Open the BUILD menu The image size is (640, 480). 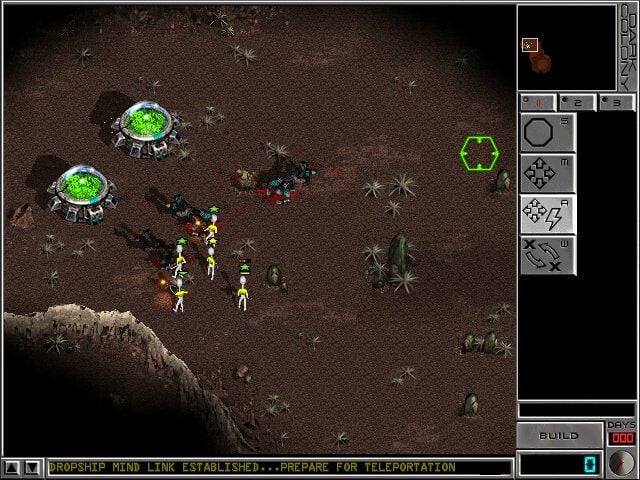click(x=559, y=436)
